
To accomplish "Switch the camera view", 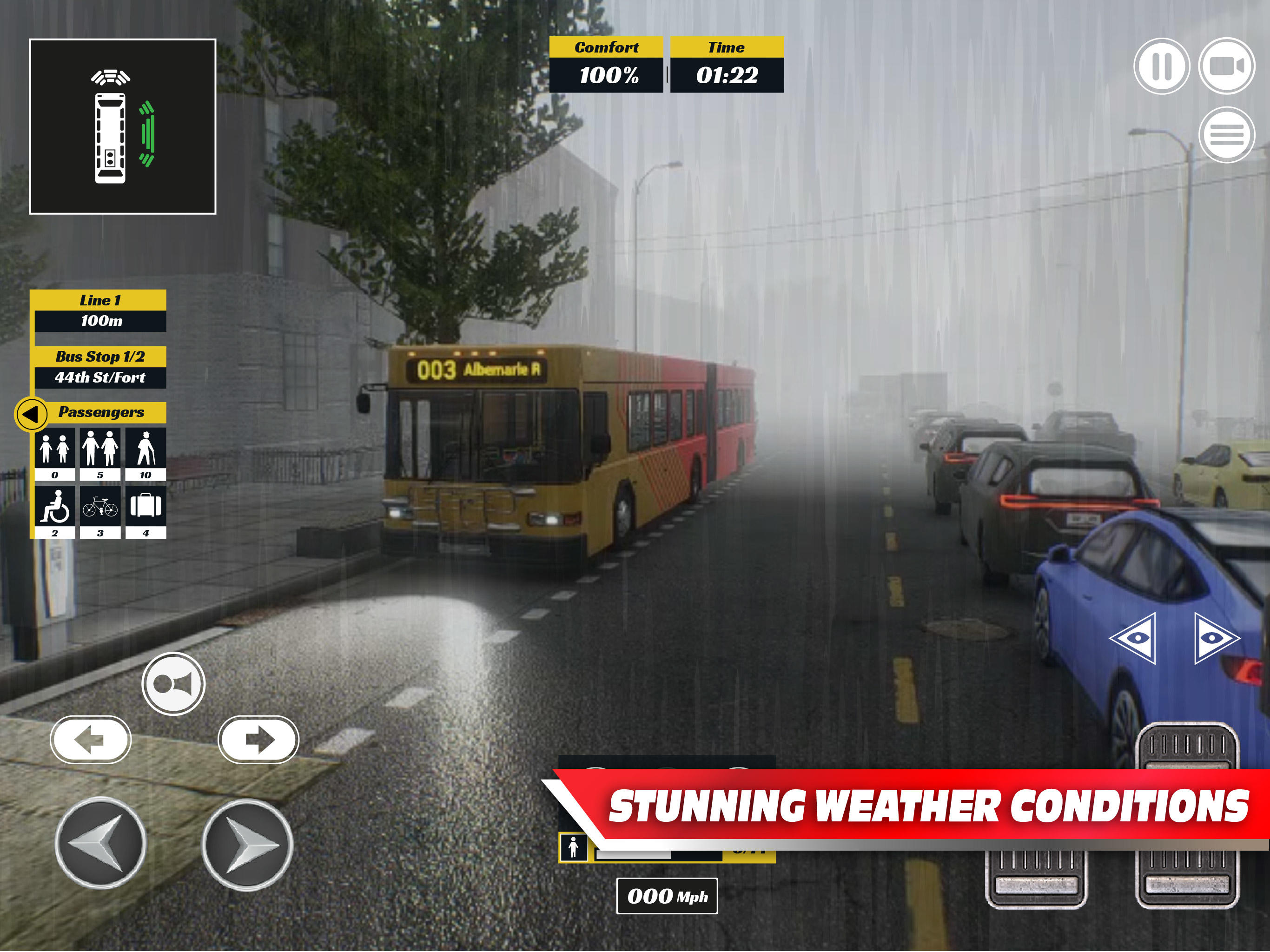I will [x=1226, y=65].
